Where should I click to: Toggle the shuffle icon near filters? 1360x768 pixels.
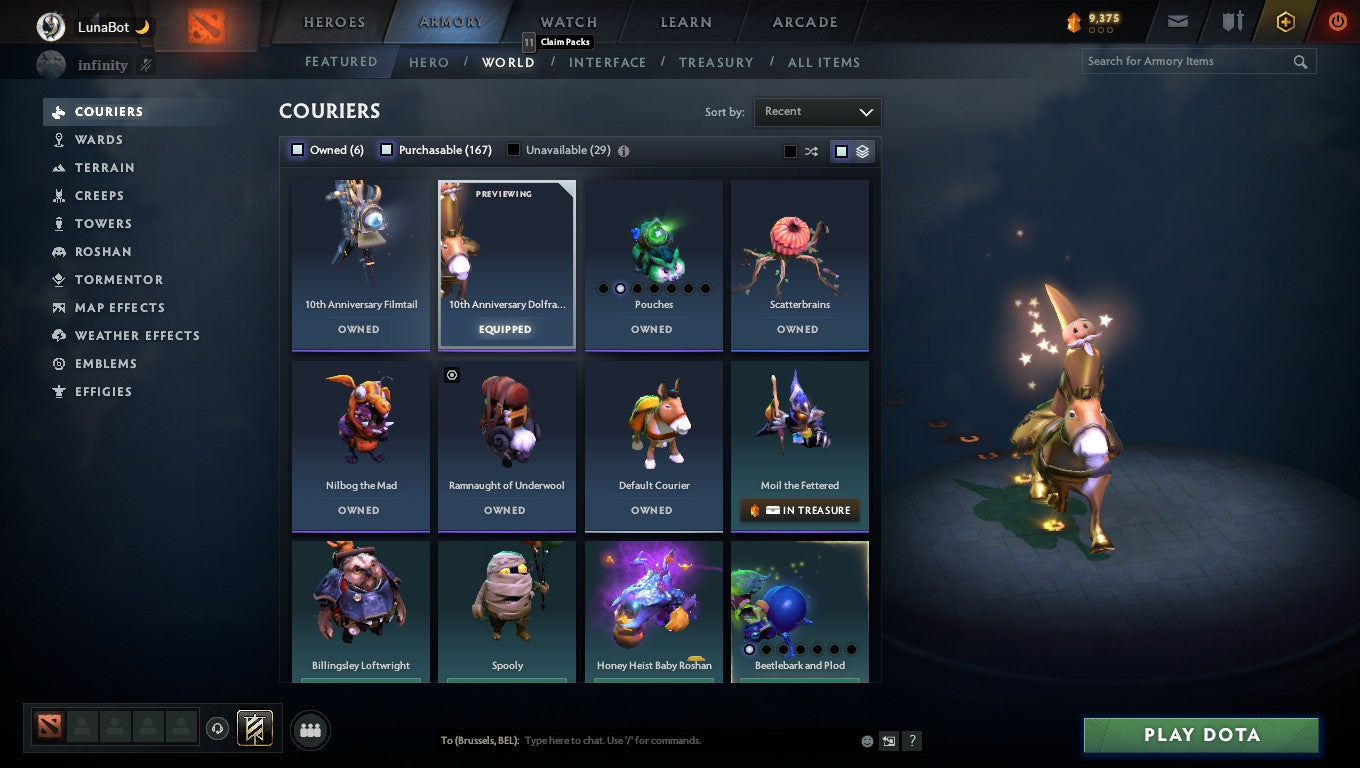click(811, 151)
